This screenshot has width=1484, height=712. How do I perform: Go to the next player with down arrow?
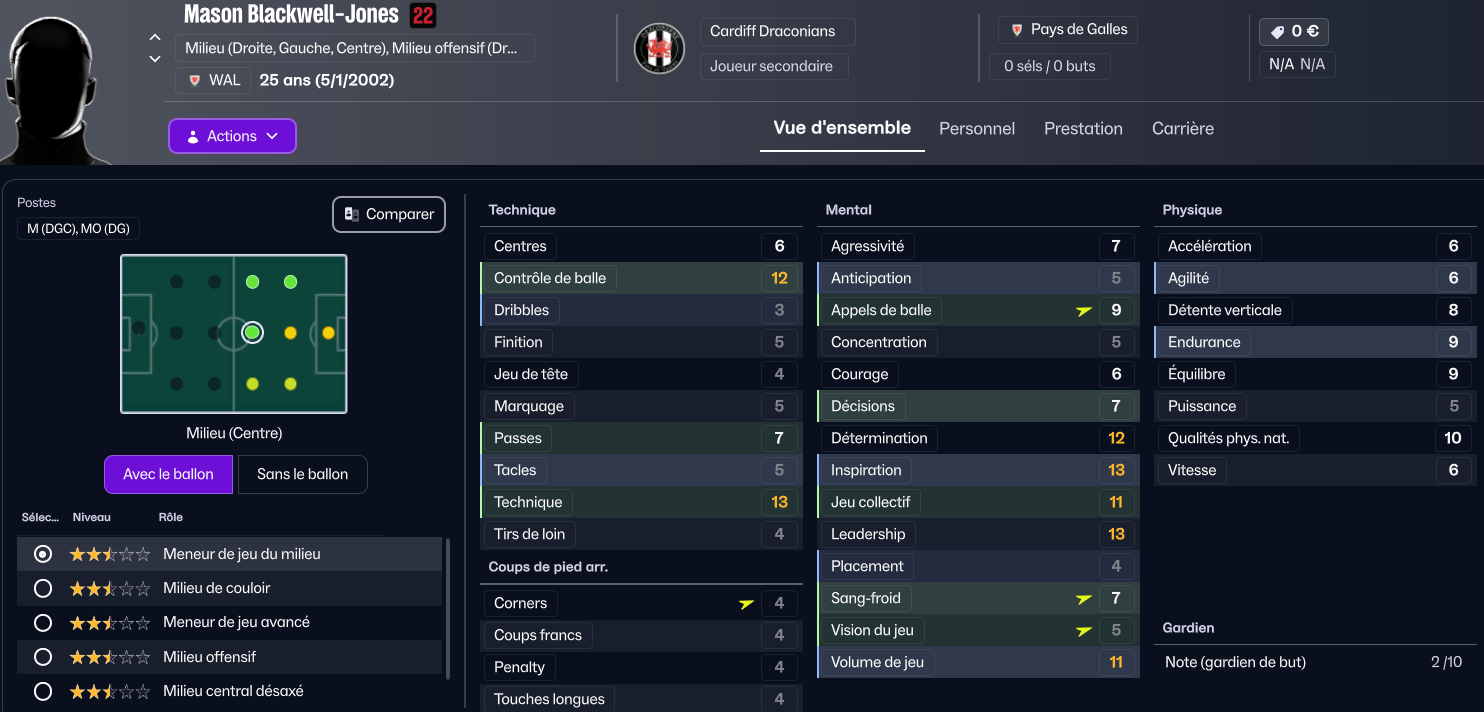tap(155, 60)
